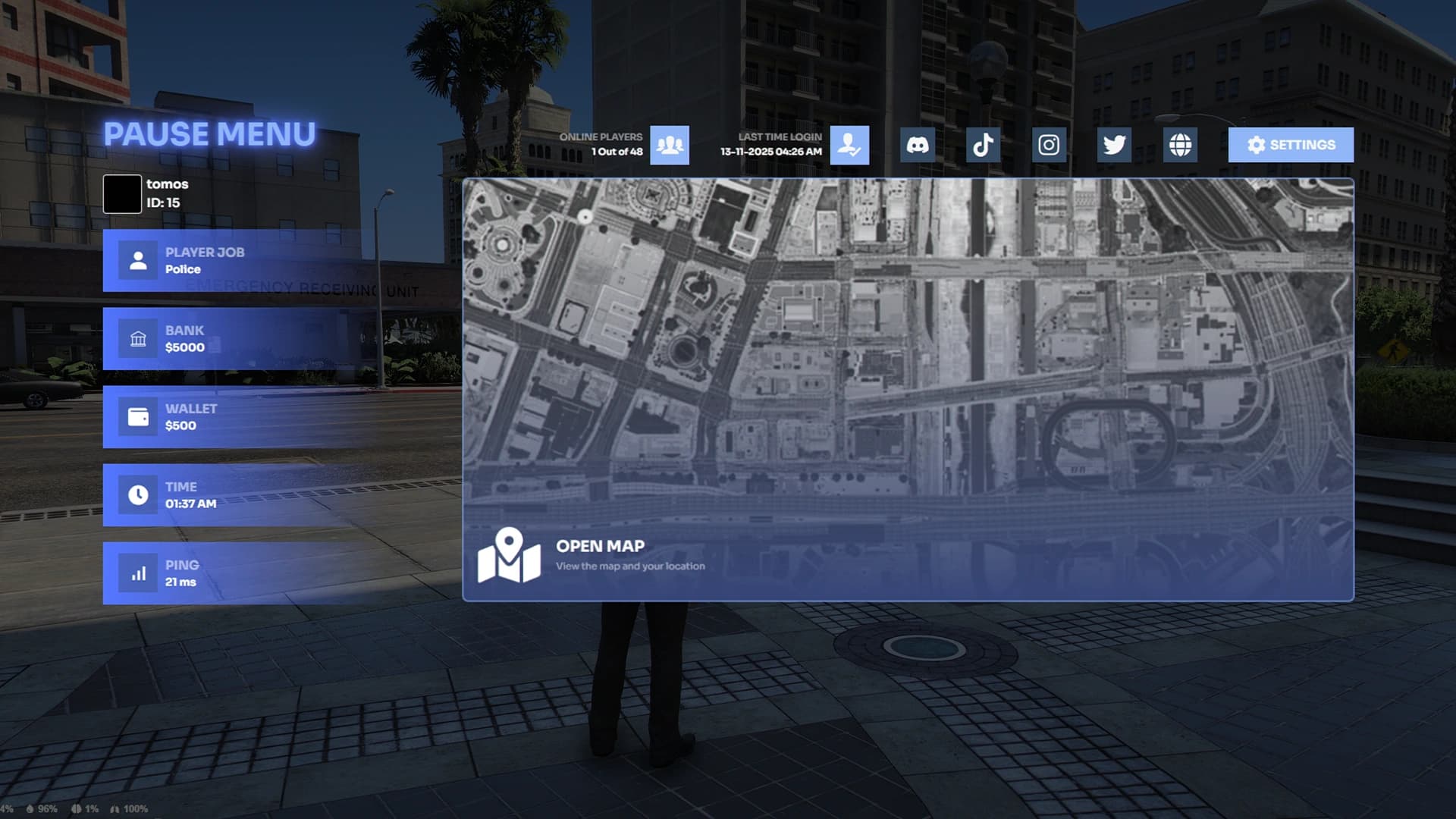Viewport: 1456px width, 819px height.
Task: Open the Instagram icon
Action: click(x=1048, y=144)
